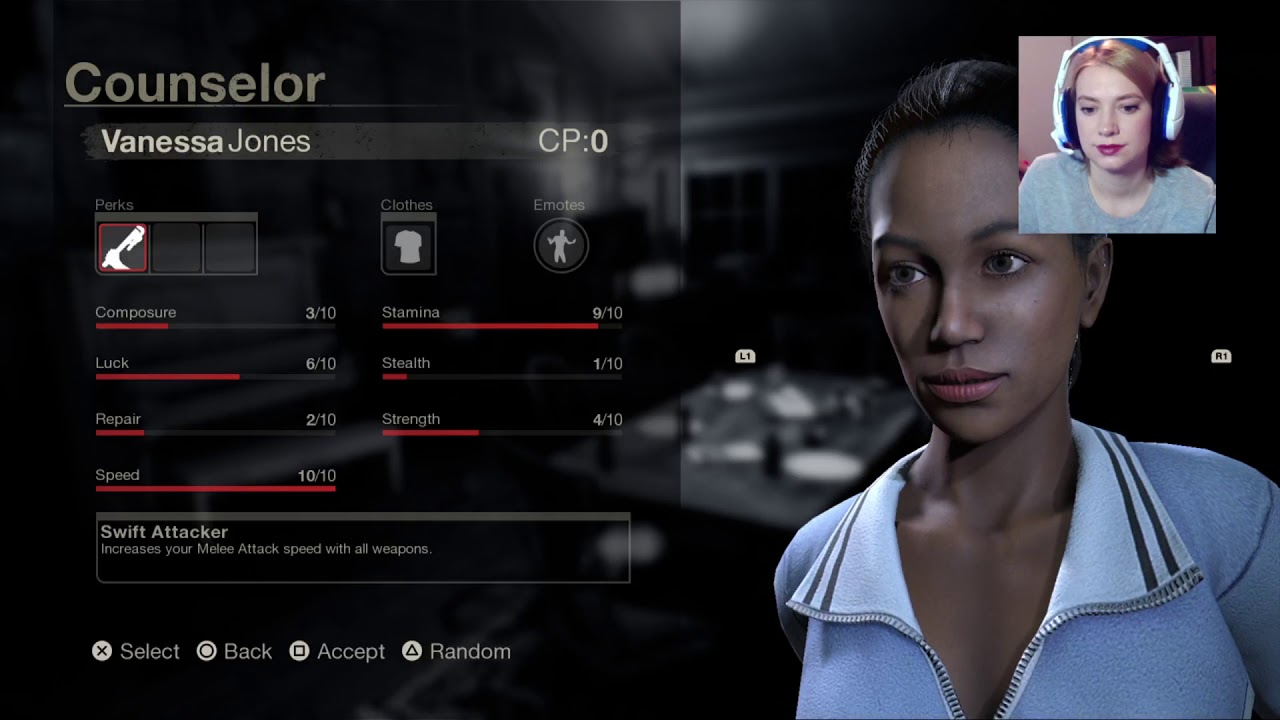Open the Clothes shirt slot

pos(408,247)
